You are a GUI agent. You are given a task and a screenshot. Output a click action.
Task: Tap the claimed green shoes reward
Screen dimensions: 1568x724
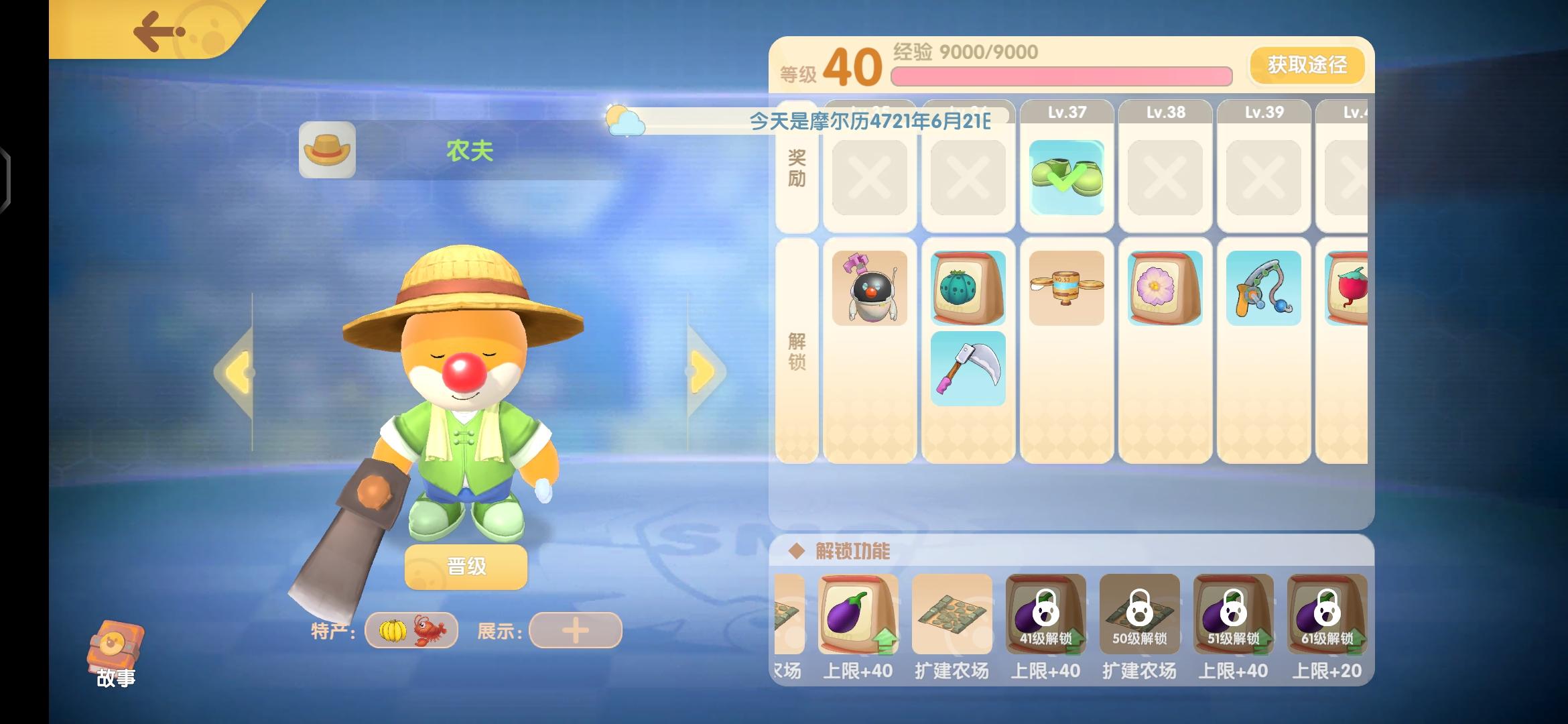(x=1067, y=176)
